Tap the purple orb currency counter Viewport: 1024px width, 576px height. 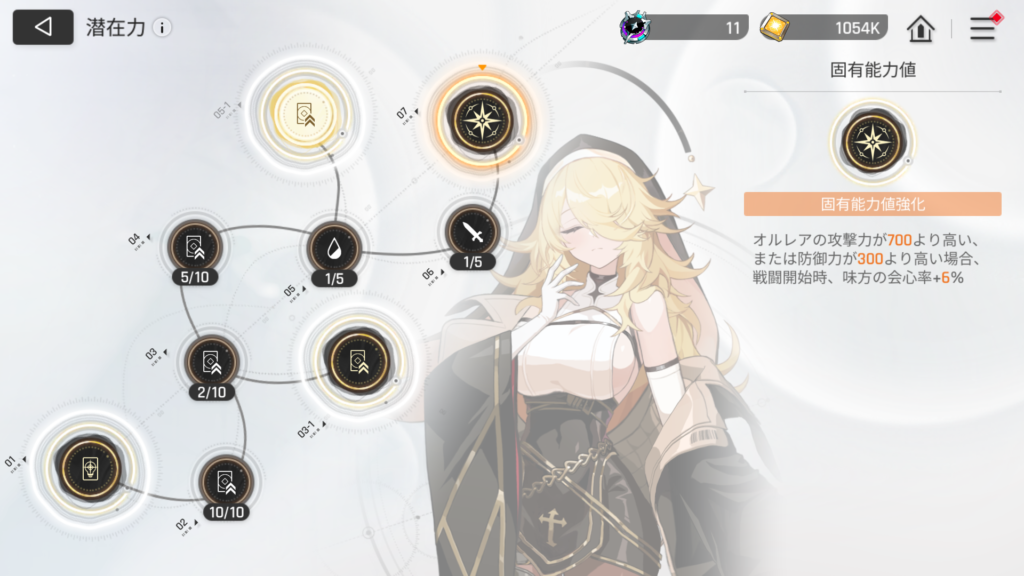click(x=684, y=28)
